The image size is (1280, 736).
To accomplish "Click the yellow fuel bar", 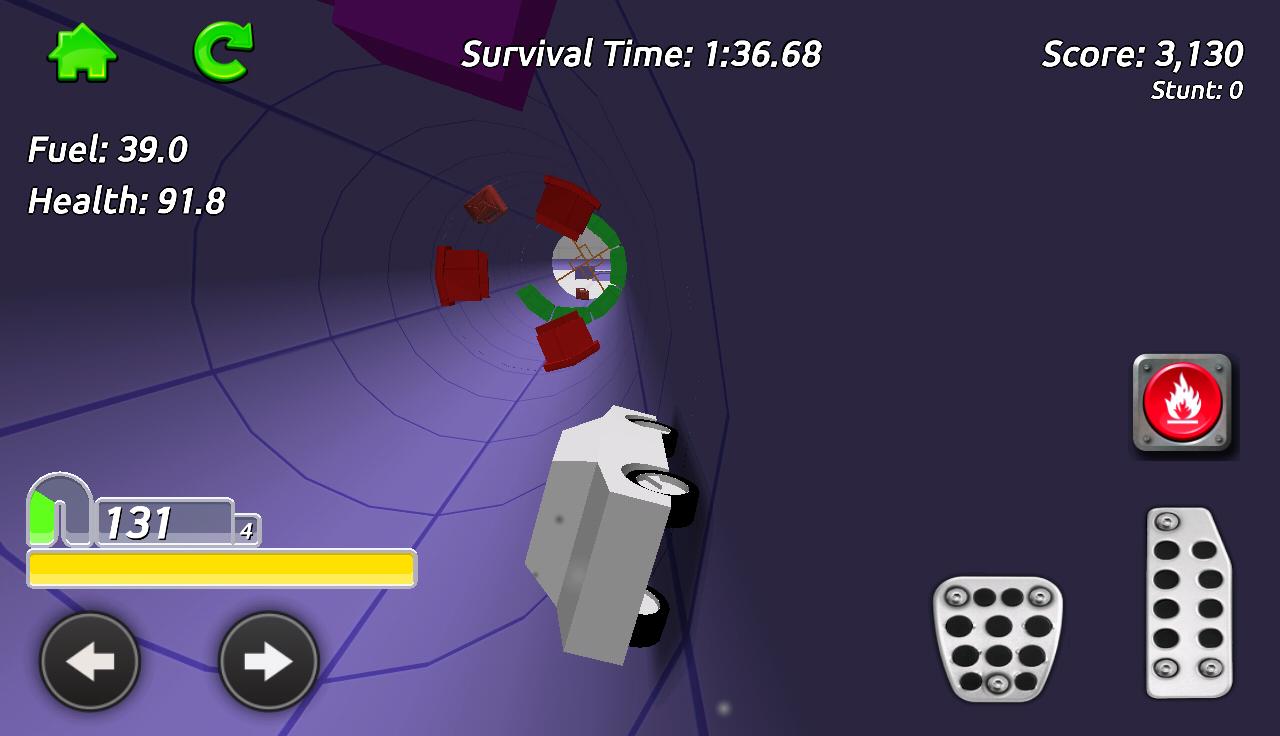I will pos(222,568).
